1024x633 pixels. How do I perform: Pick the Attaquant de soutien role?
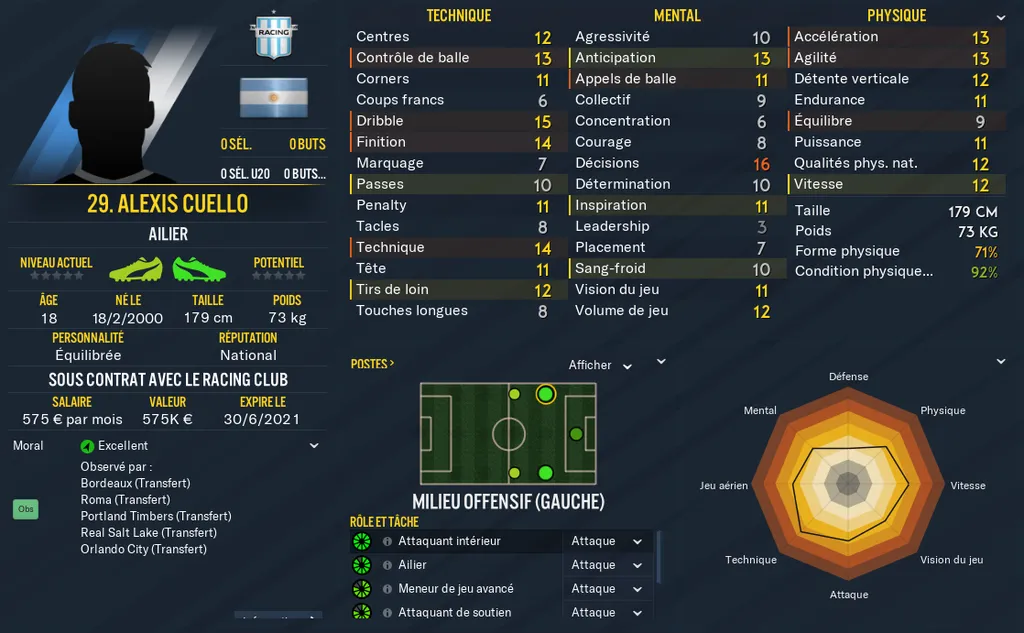454,613
